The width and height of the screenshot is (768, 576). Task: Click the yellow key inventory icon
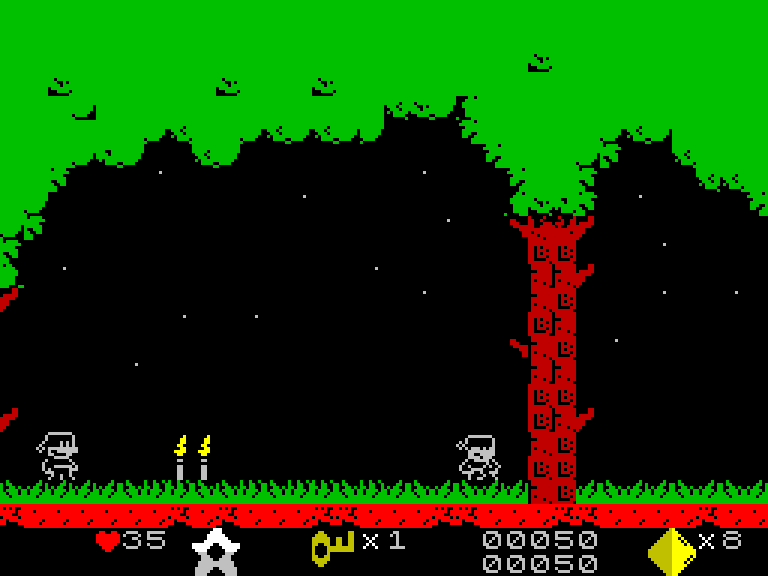[333, 546]
